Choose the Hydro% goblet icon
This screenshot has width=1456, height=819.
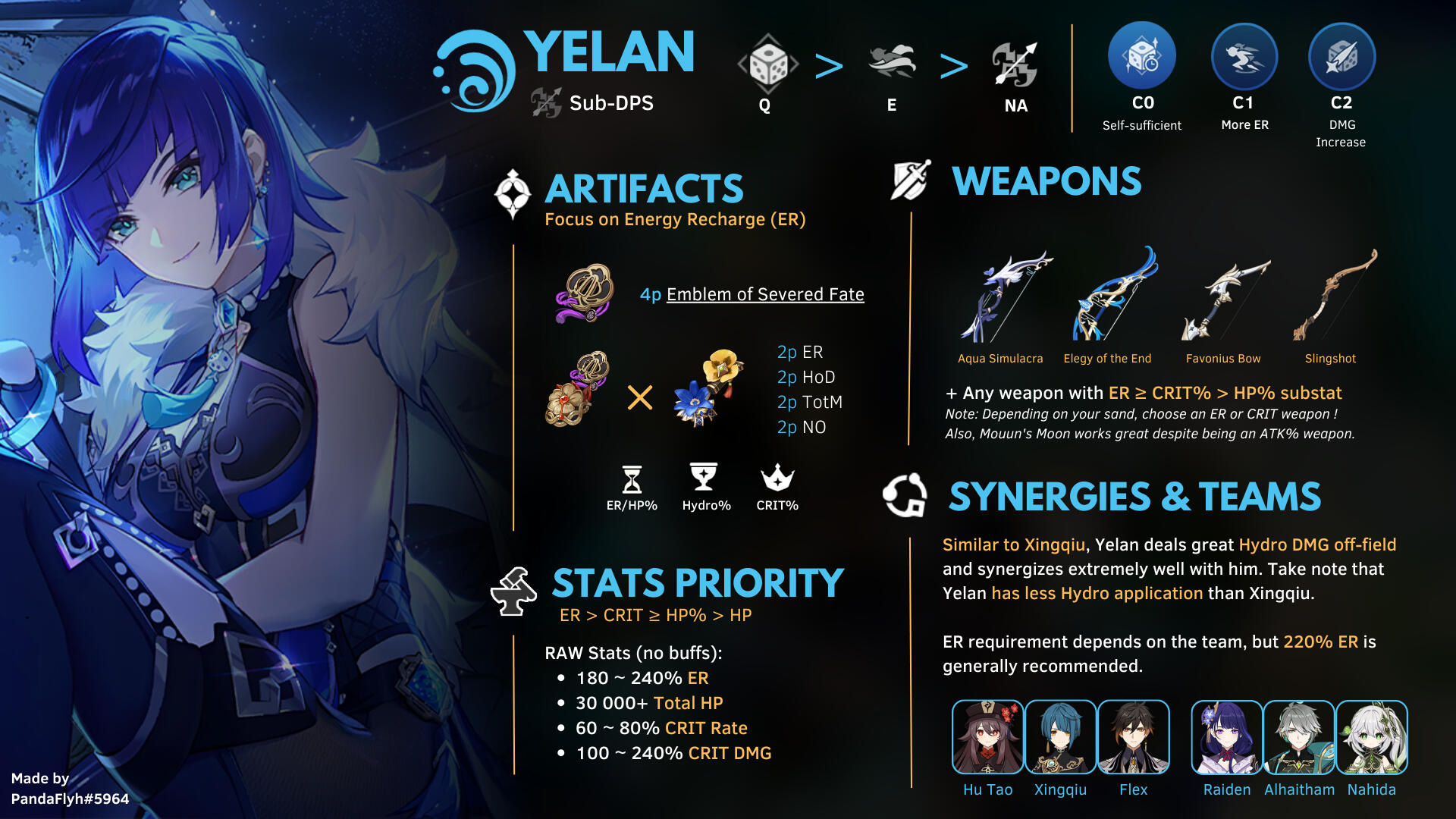coord(704,478)
